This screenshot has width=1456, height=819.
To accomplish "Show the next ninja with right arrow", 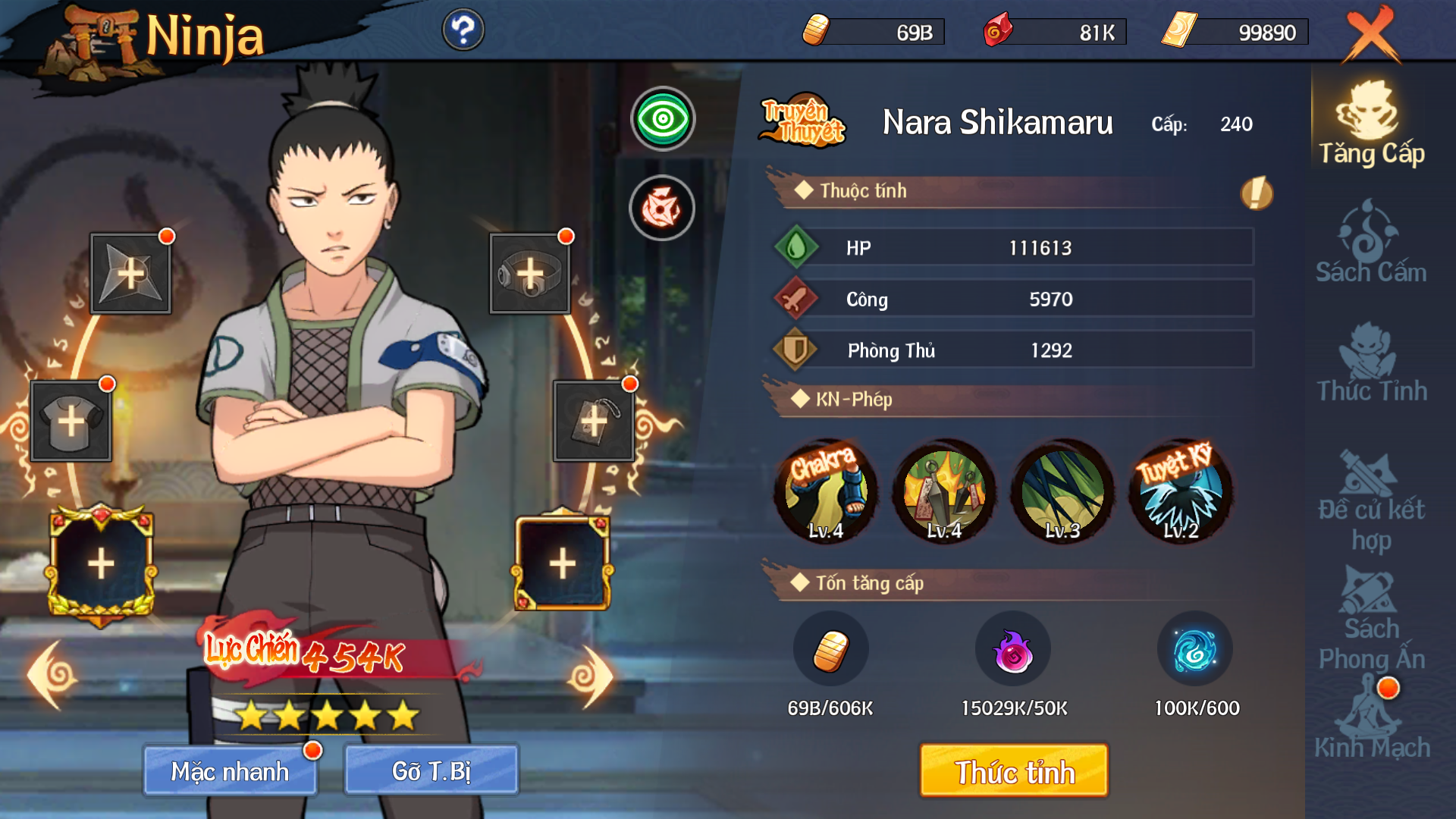I will (591, 676).
